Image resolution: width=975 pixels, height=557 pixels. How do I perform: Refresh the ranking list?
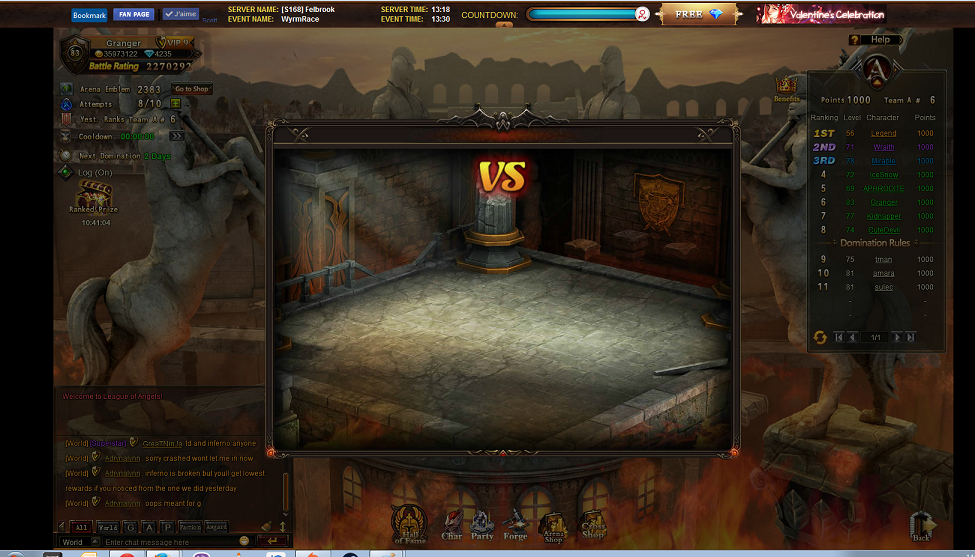coord(819,337)
